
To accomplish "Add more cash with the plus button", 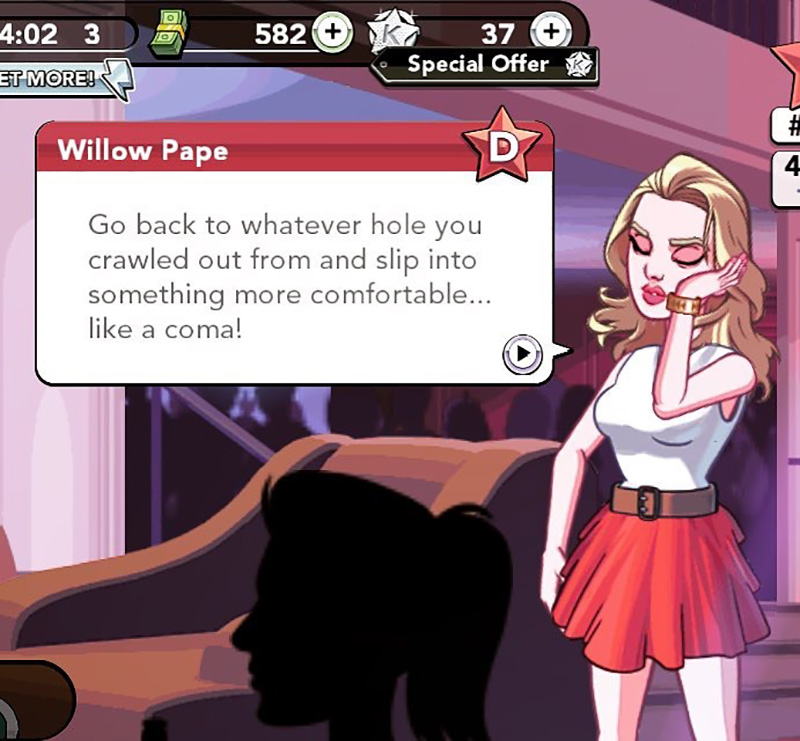I will click(334, 32).
